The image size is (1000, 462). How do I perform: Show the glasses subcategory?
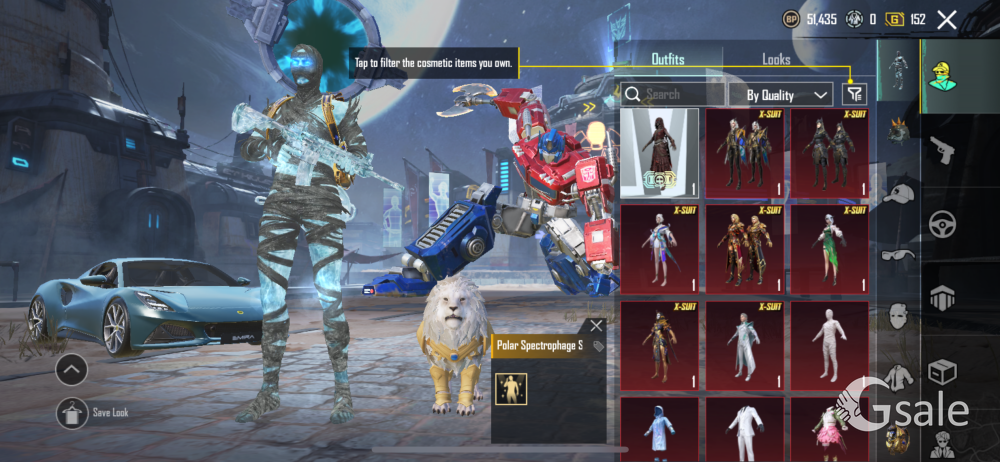[x=899, y=255]
